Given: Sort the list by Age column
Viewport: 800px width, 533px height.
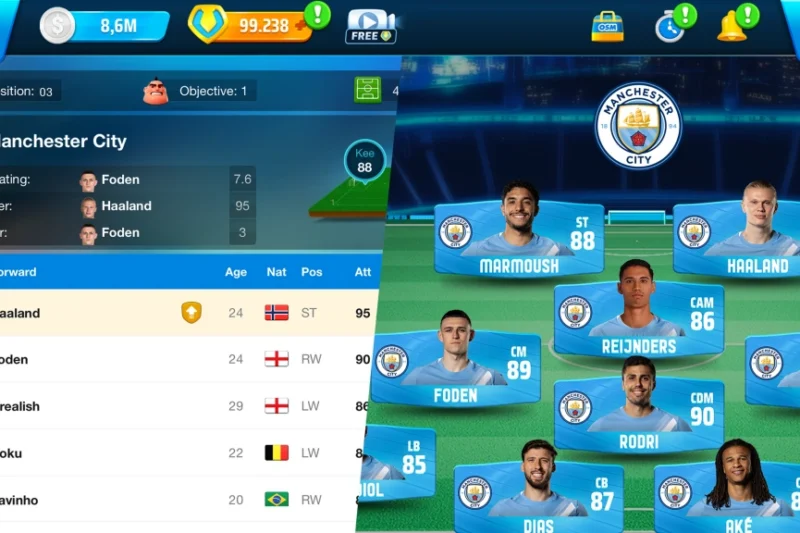Looking at the screenshot, I should (236, 272).
